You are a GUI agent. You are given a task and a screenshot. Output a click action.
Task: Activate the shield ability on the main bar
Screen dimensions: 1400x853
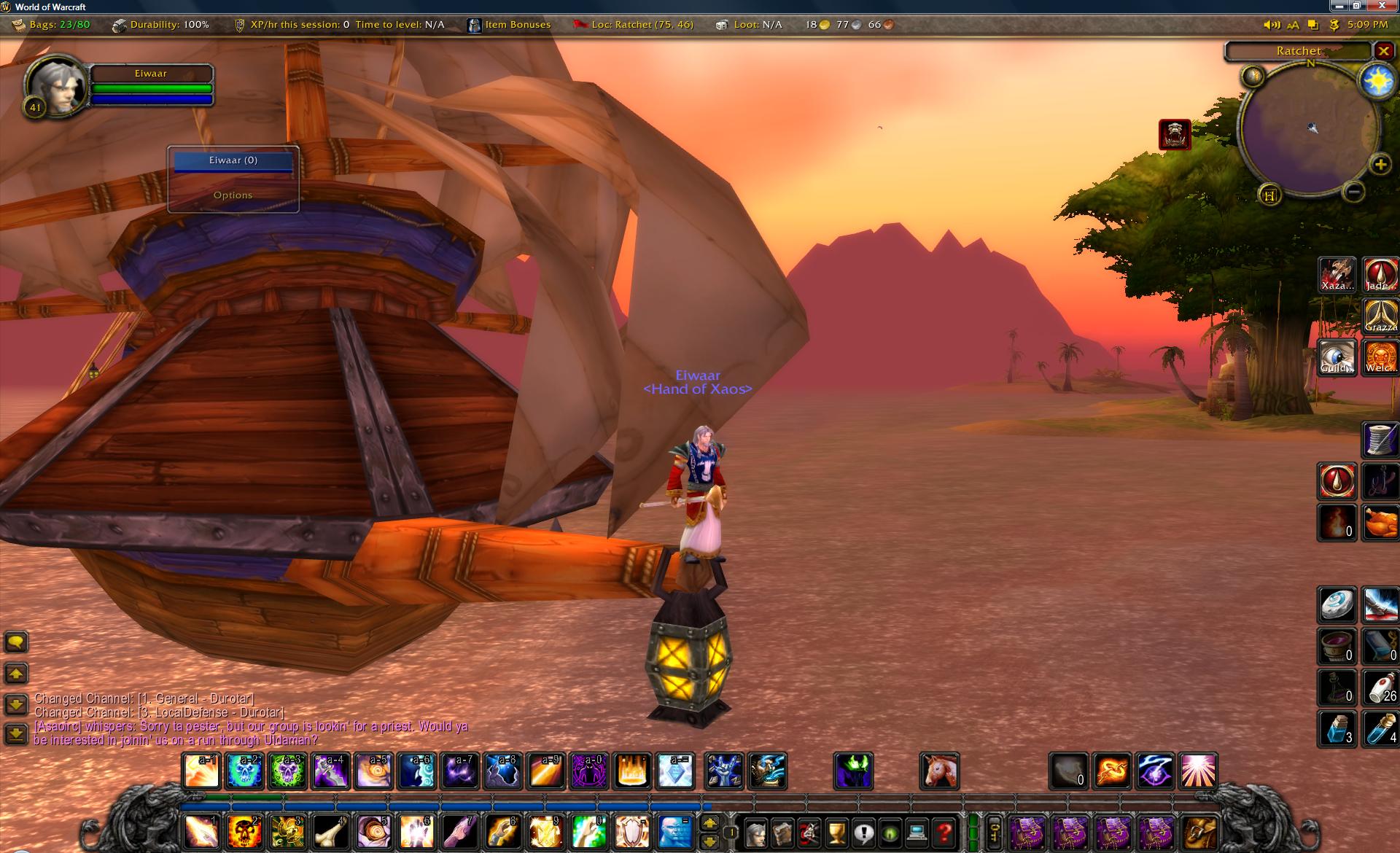[x=632, y=831]
